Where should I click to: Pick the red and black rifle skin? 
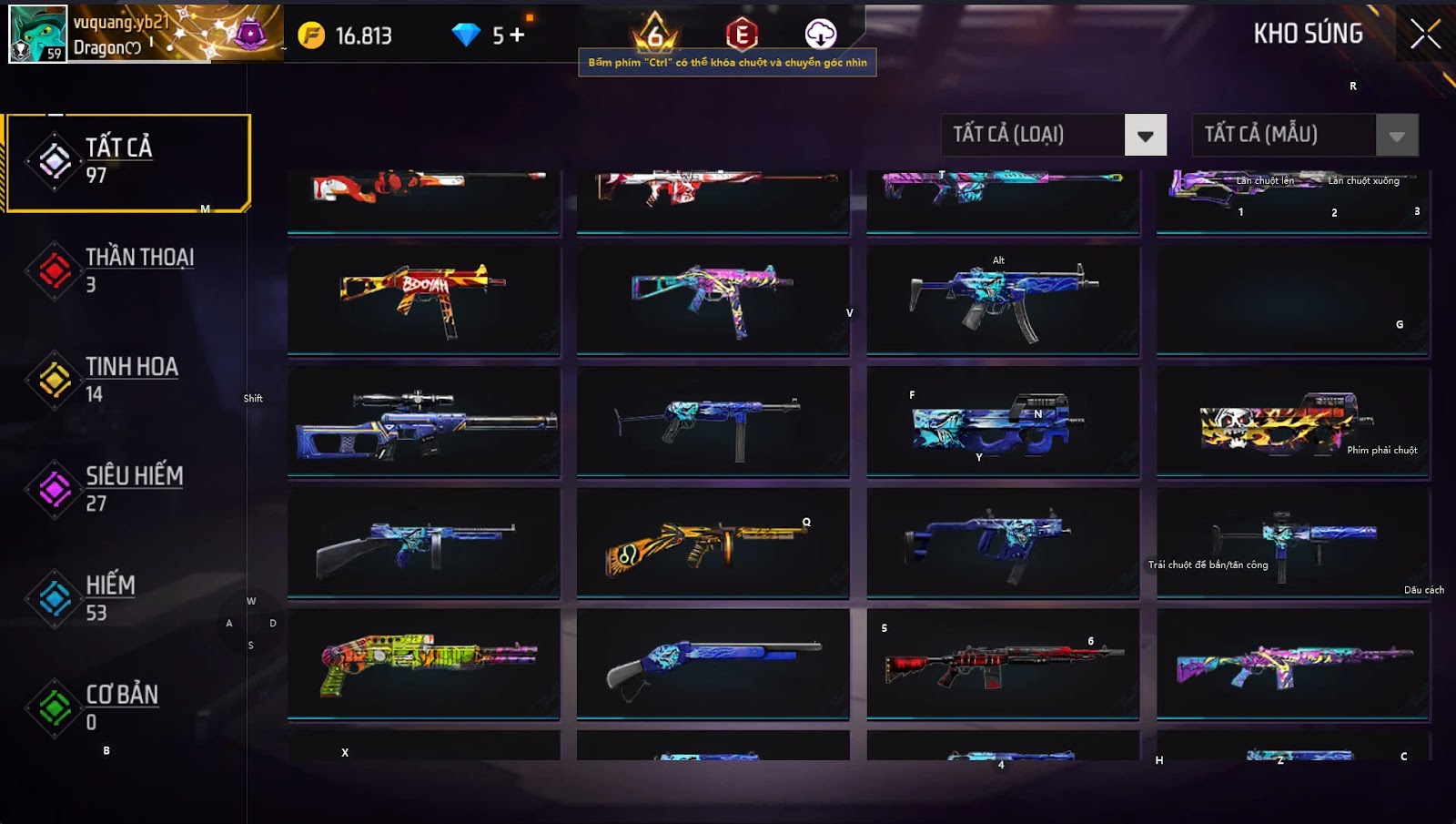click(1002, 664)
